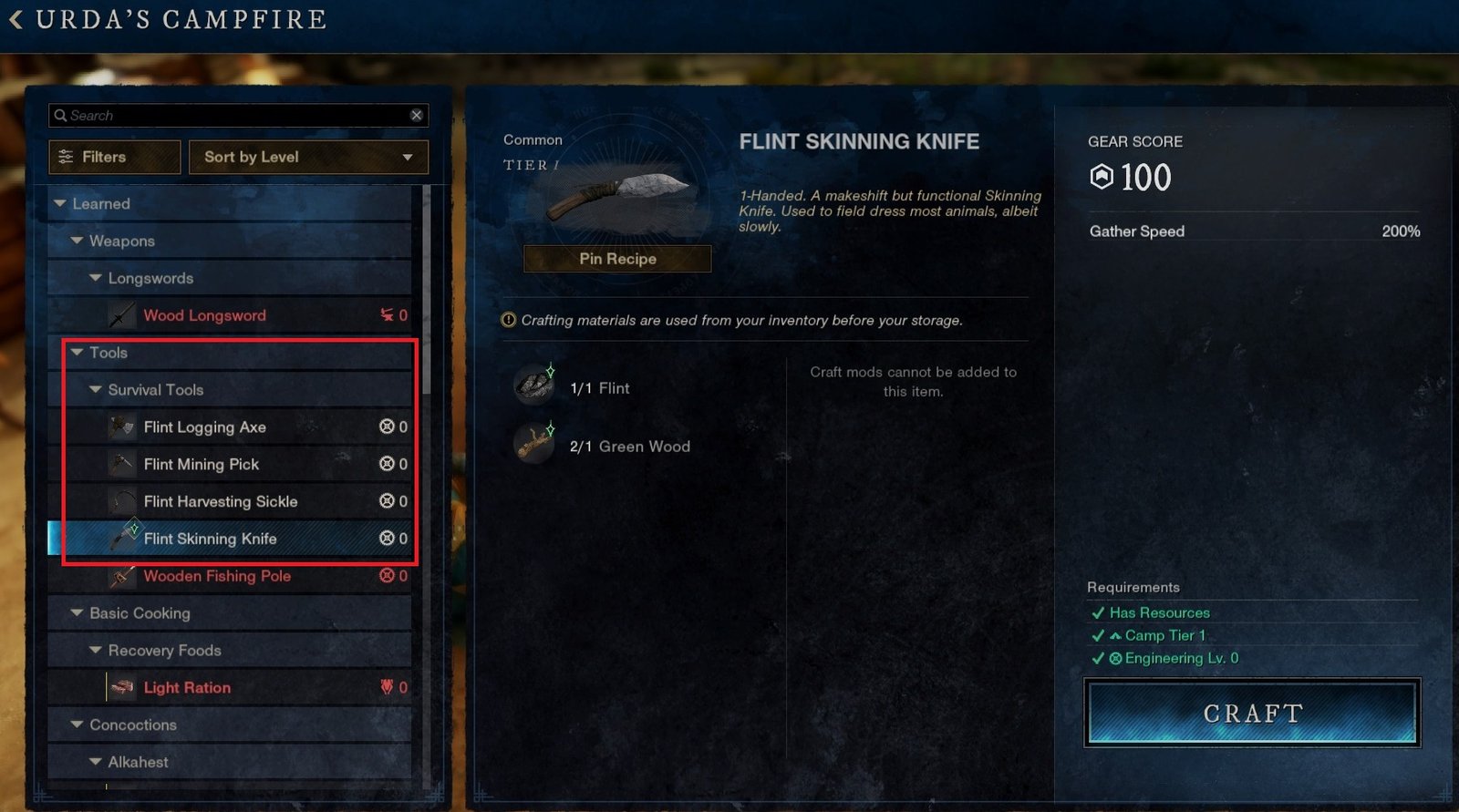
Task: Select the Flint Mining Pick recipe
Action: pyautogui.click(x=202, y=465)
